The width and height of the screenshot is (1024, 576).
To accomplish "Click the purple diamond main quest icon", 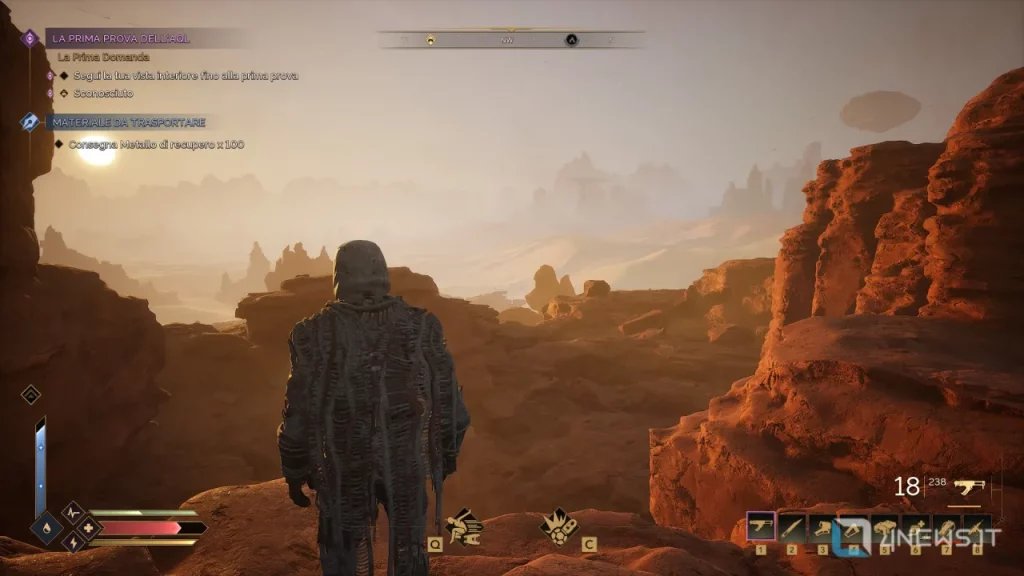I will (x=29, y=38).
